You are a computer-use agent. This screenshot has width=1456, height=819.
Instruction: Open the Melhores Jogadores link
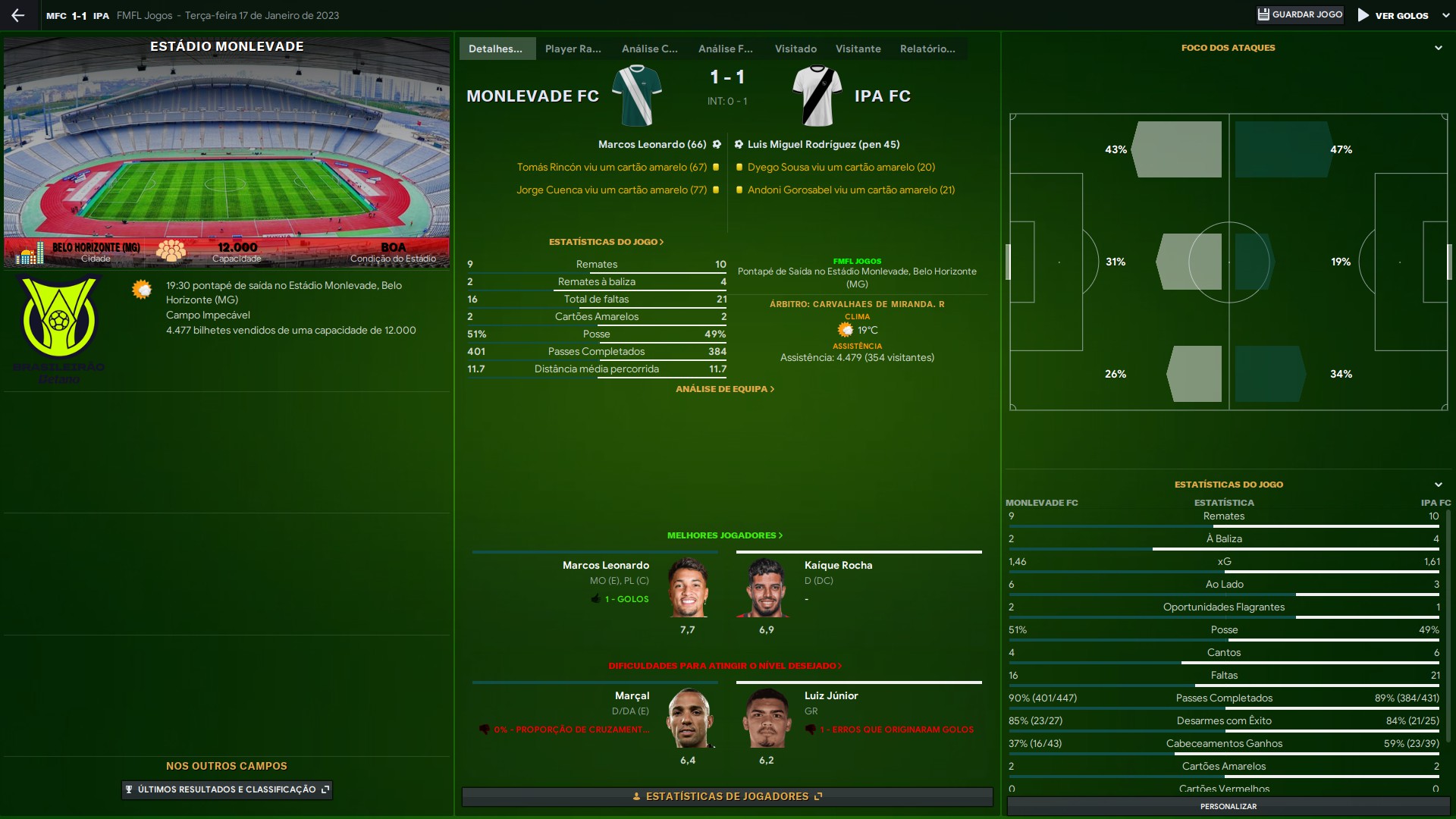724,535
